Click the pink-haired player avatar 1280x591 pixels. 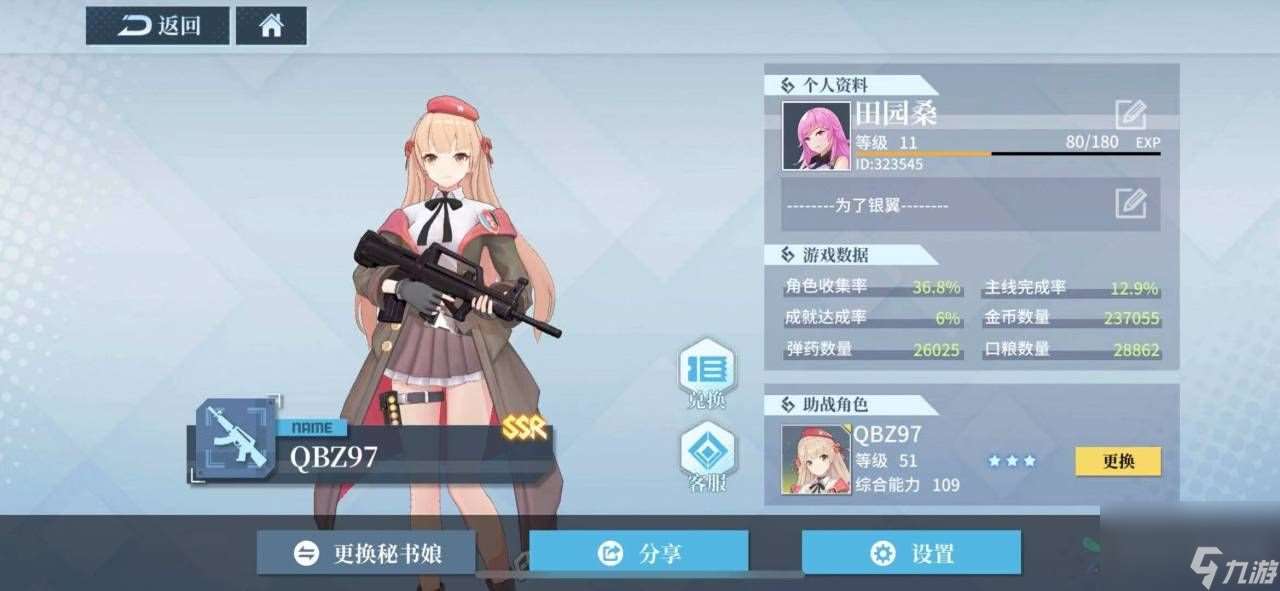(x=816, y=135)
